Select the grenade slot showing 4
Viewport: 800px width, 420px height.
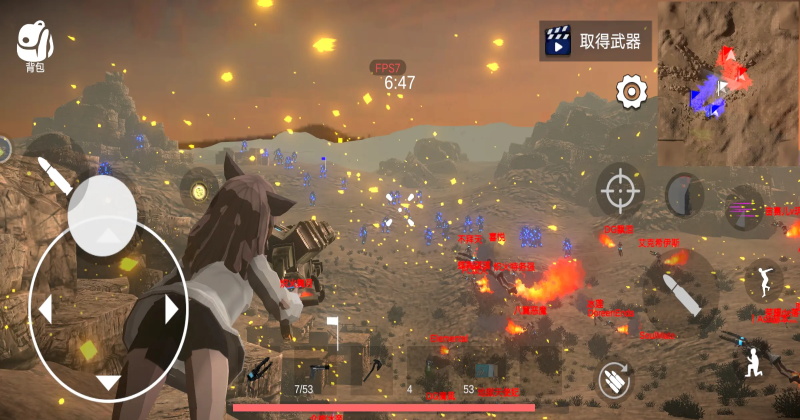click(x=432, y=368)
